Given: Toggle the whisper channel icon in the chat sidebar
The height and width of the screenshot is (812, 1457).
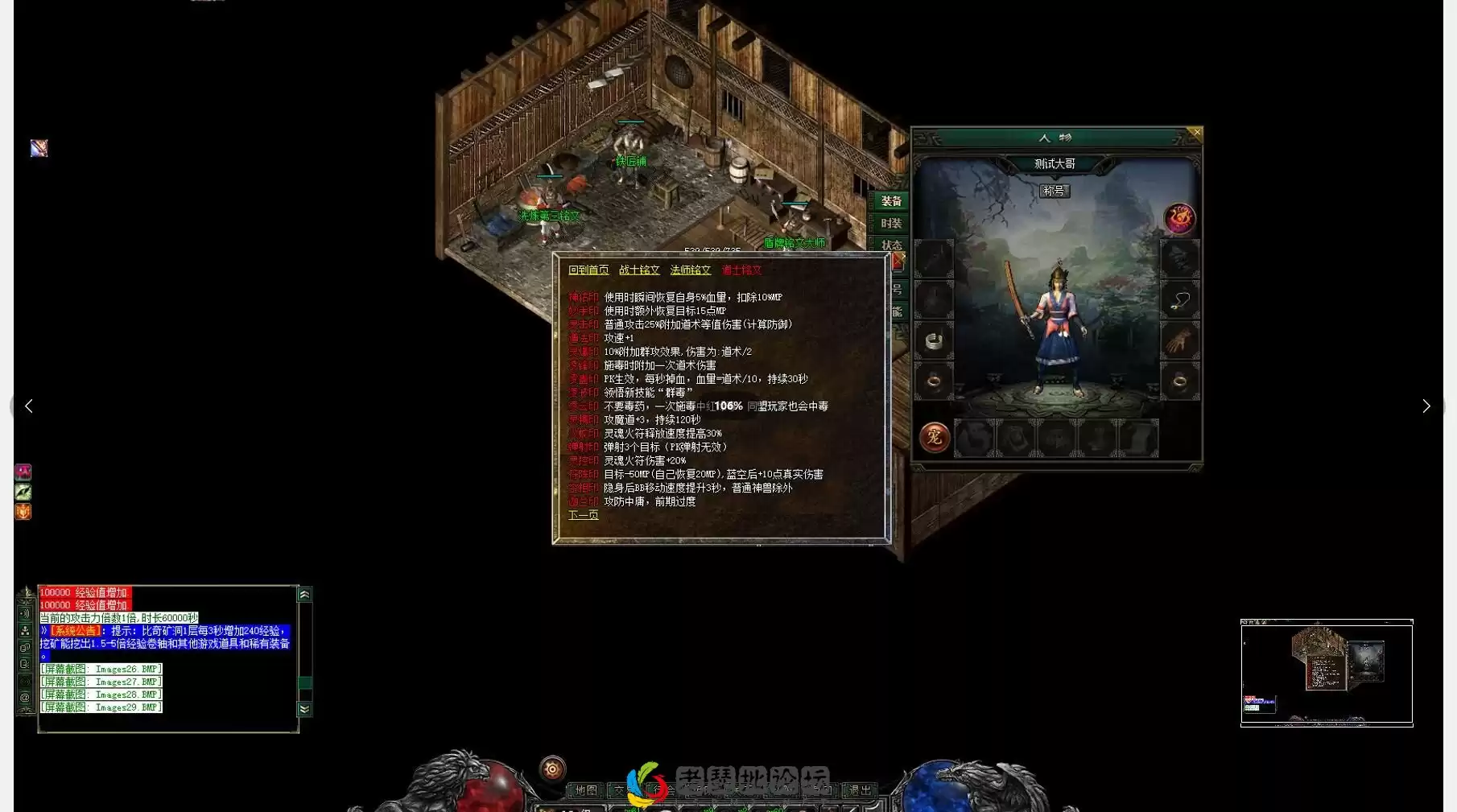Looking at the screenshot, I should point(25,665).
